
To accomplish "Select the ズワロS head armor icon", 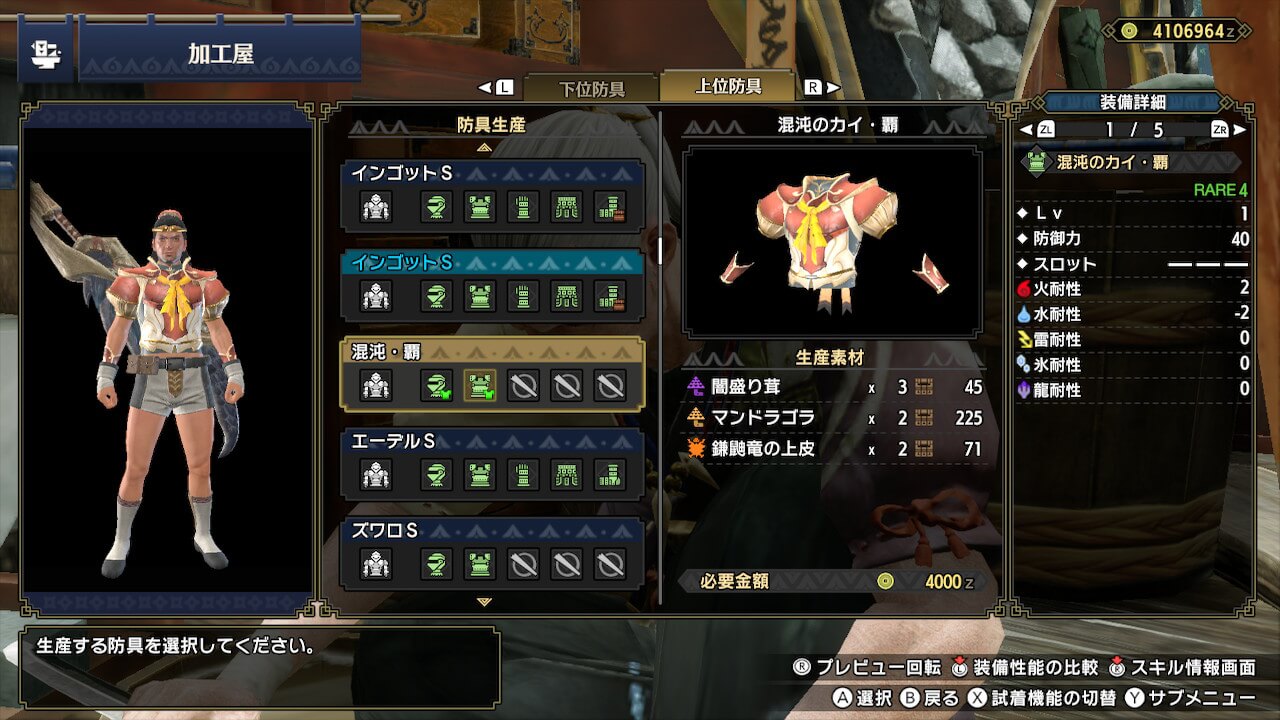I will (x=436, y=564).
